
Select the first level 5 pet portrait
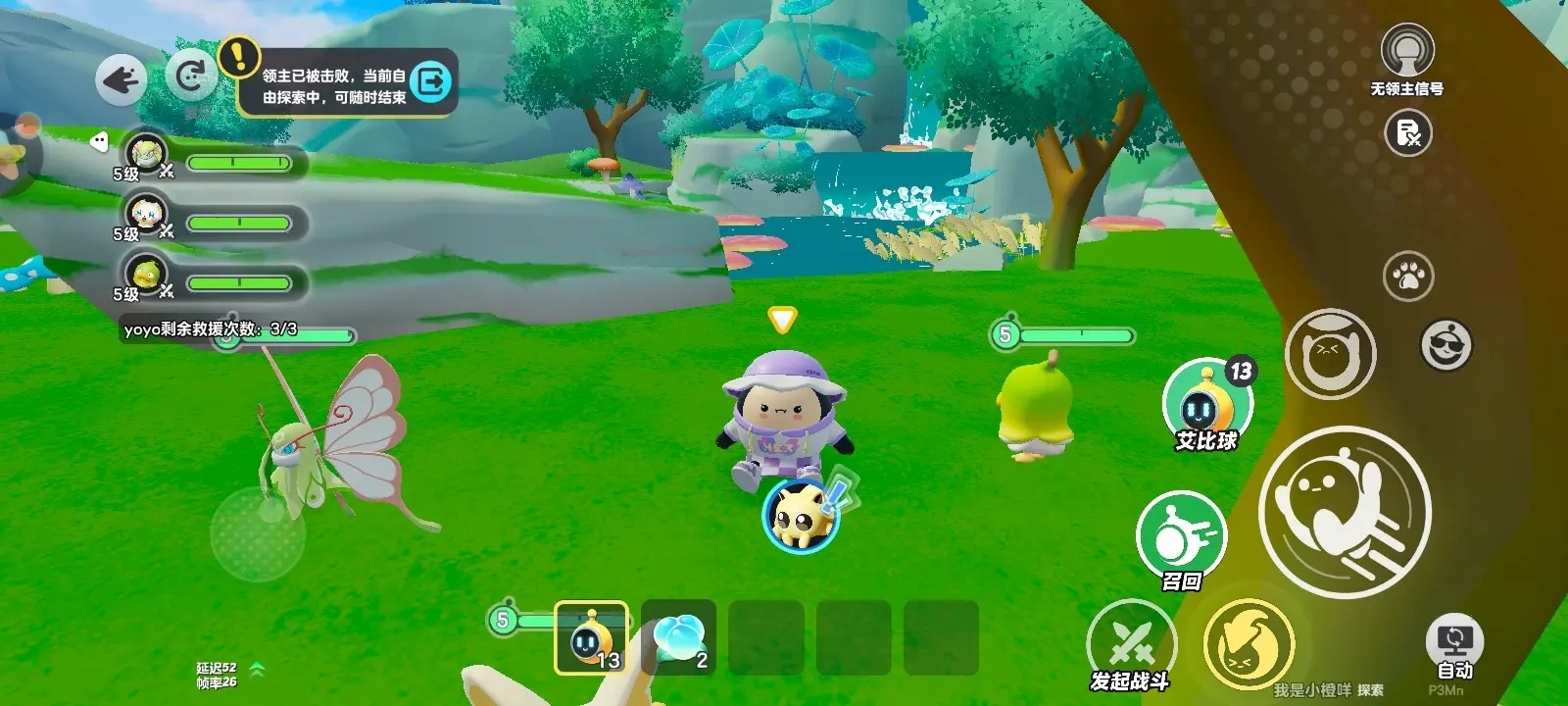[147, 154]
